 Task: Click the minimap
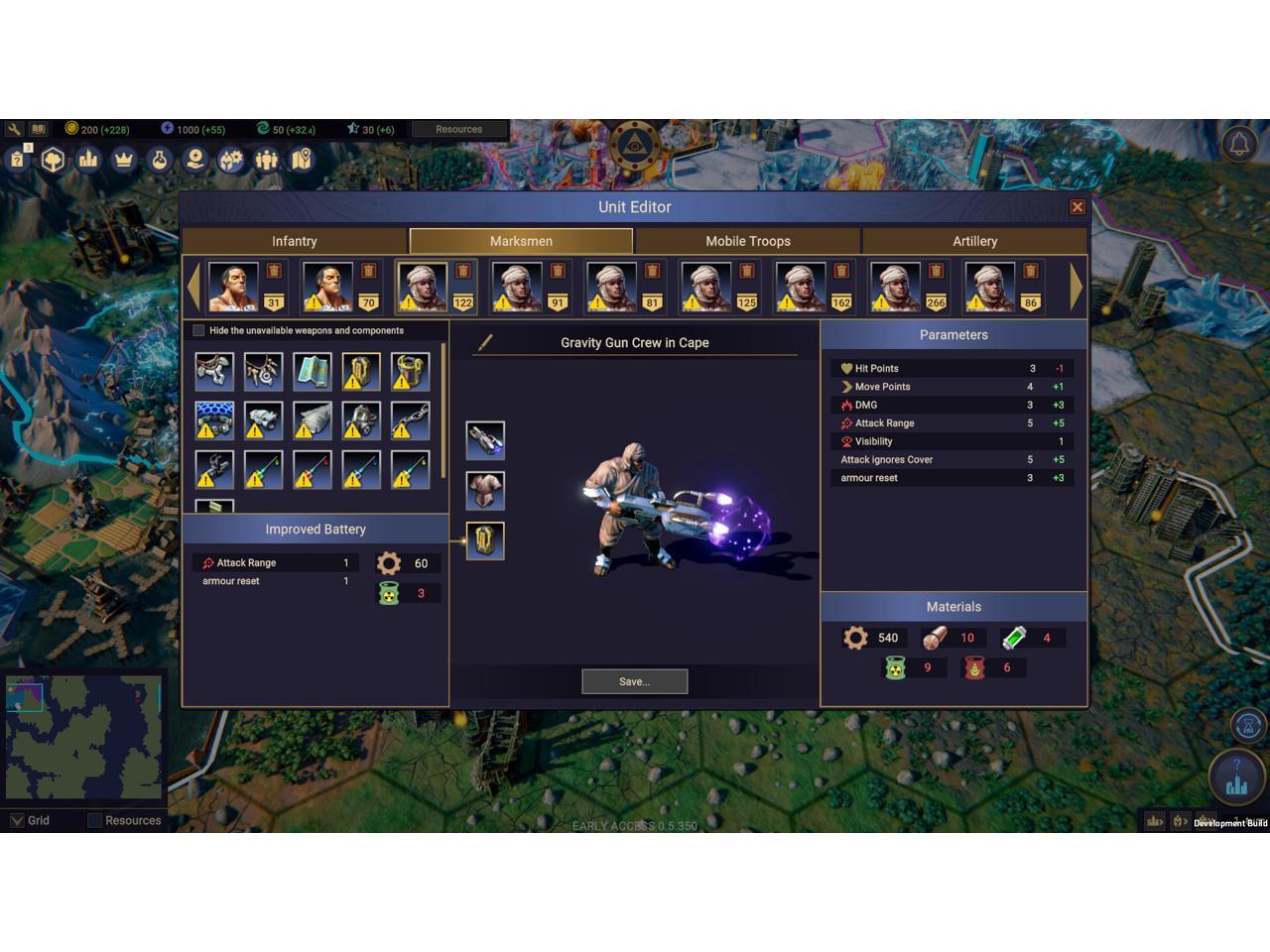point(83,737)
